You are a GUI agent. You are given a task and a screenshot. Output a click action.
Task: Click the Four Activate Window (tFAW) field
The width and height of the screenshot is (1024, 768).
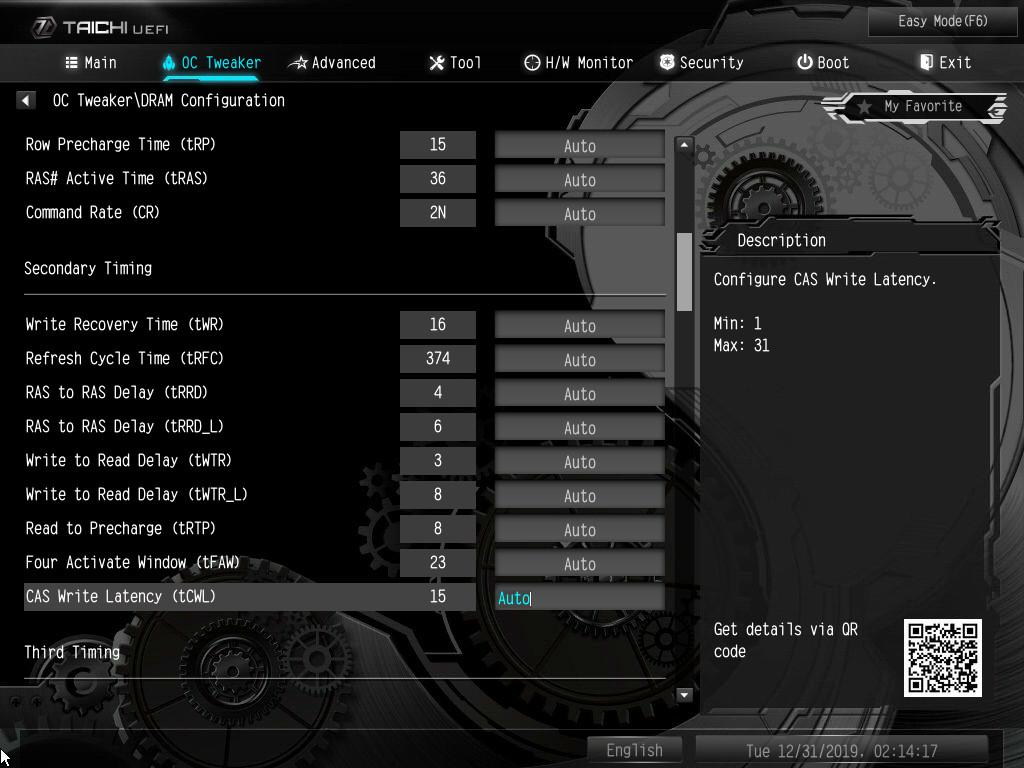click(x=579, y=564)
